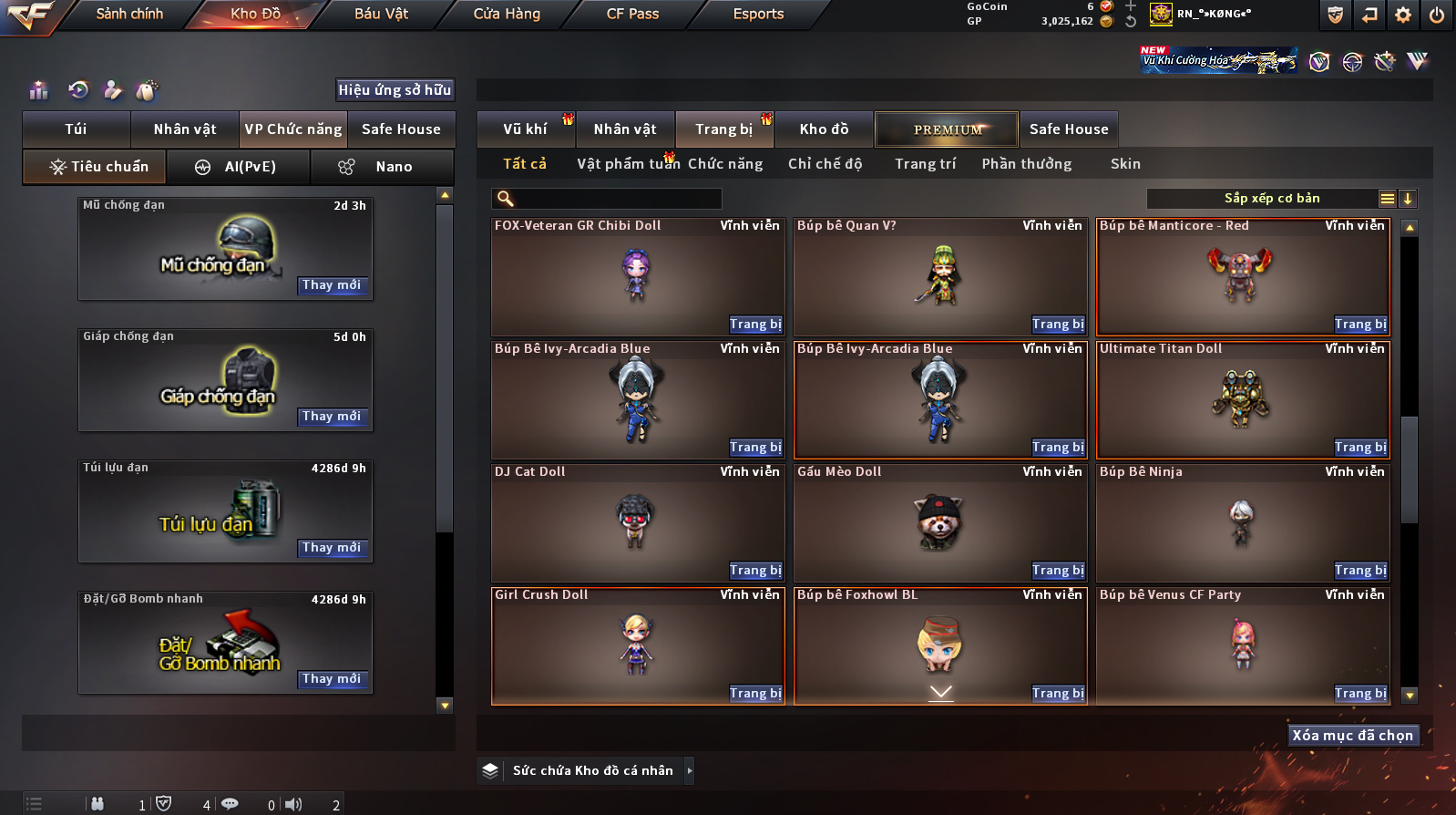Show the Skin filter category
This screenshot has height=815, width=1456.
point(1125,164)
